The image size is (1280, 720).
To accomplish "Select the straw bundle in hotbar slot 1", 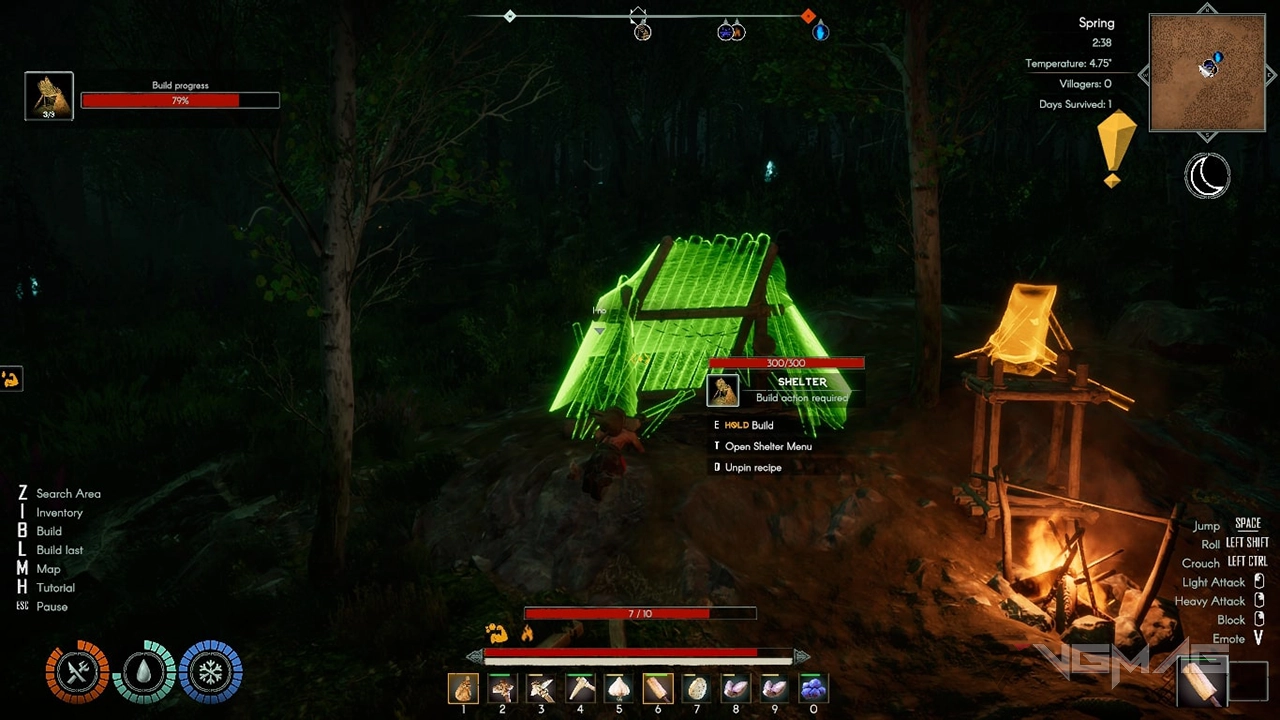I will click(x=463, y=688).
